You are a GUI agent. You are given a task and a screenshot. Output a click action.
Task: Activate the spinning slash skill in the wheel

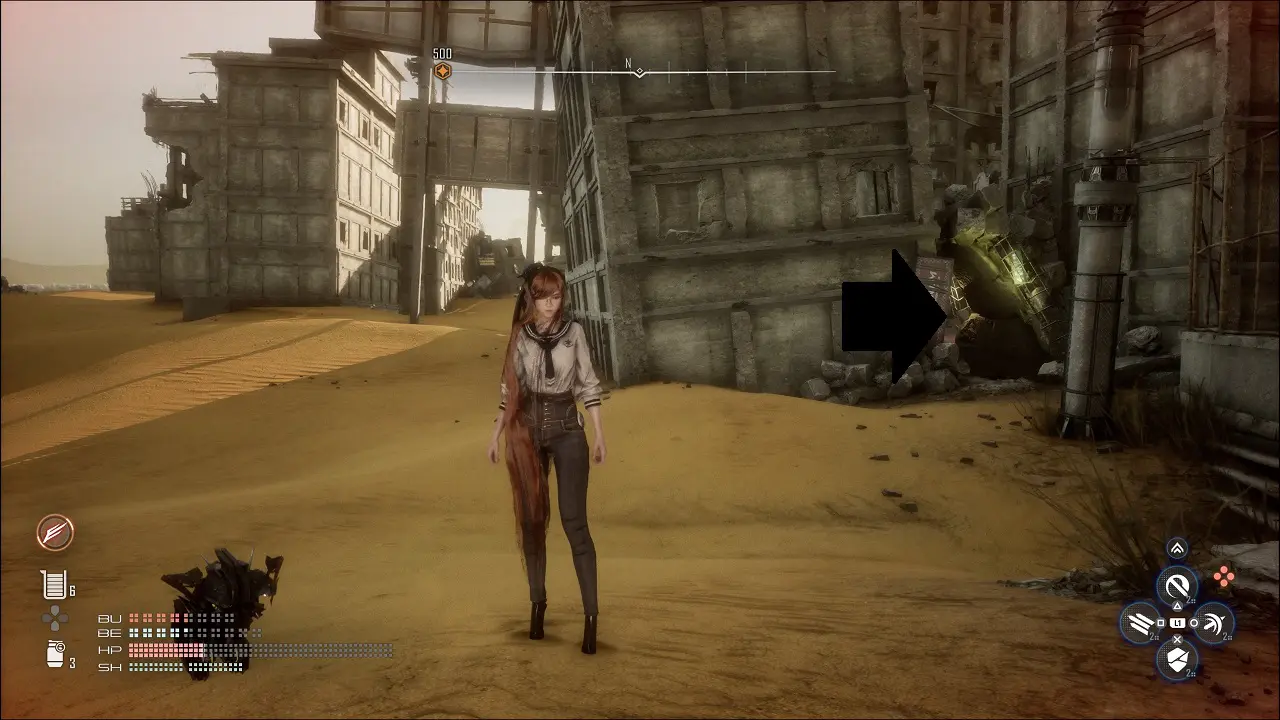(x=1214, y=623)
